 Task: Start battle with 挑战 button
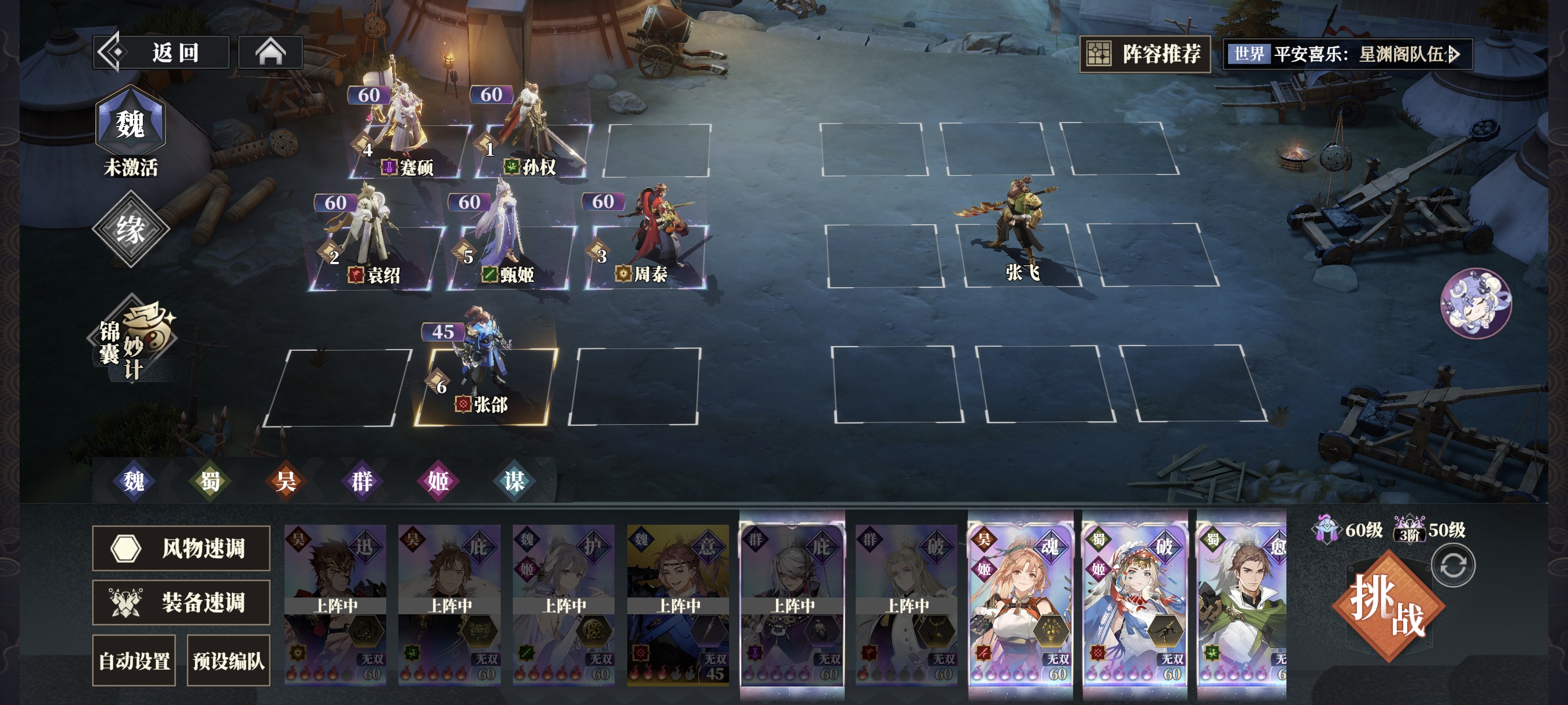1388,605
